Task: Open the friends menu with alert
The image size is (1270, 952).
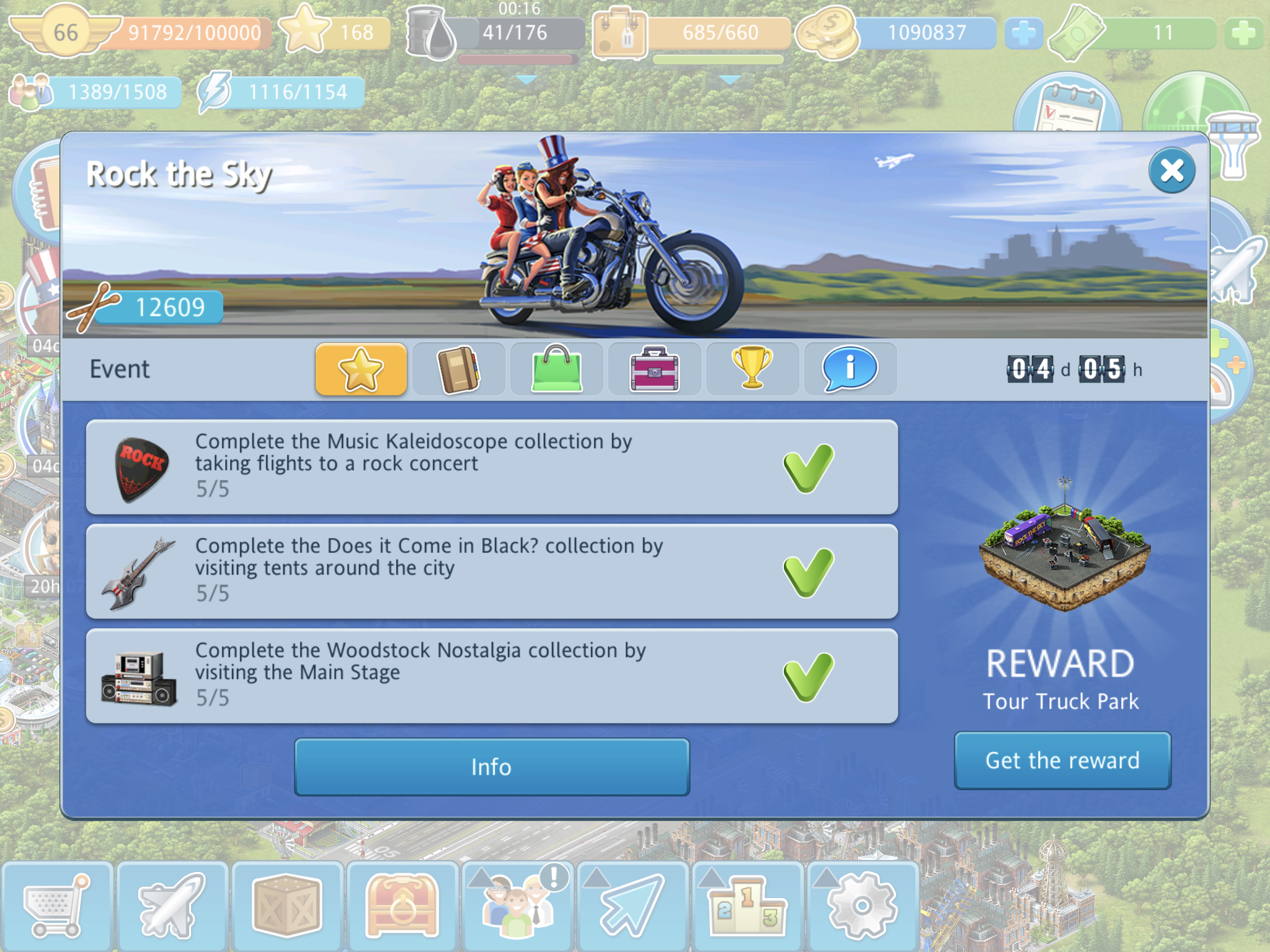Action: click(517, 906)
